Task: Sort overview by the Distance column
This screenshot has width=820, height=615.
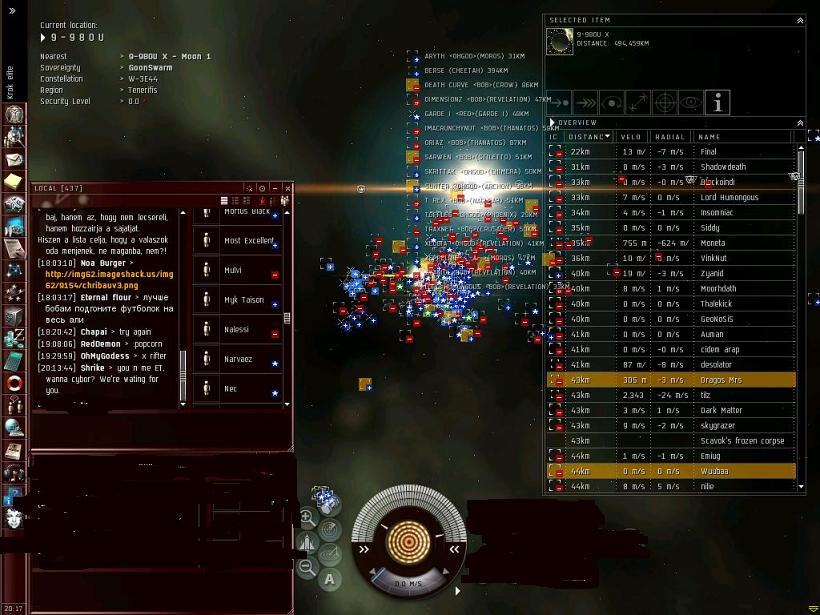Action: click(589, 137)
